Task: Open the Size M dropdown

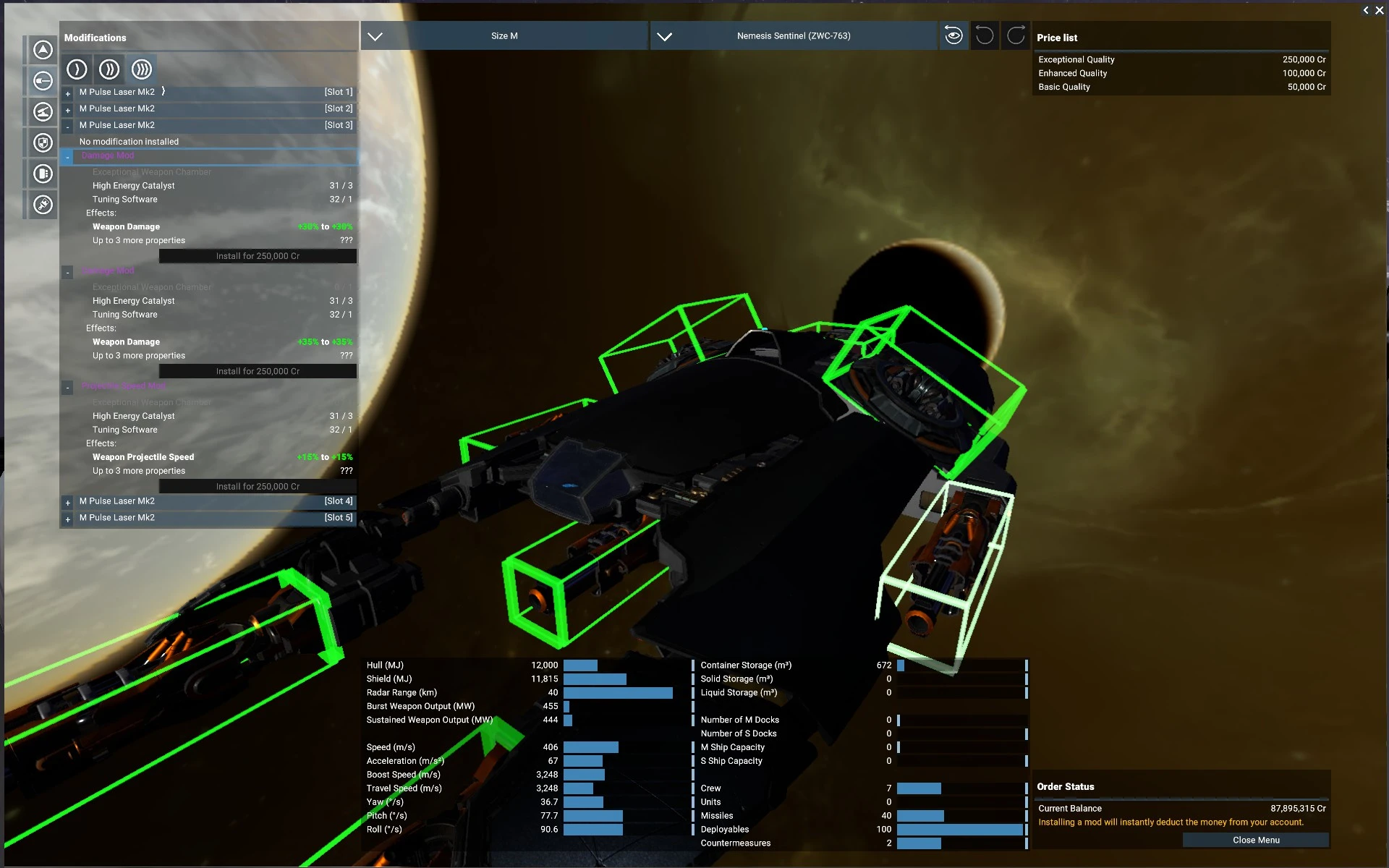Action: coord(504,35)
